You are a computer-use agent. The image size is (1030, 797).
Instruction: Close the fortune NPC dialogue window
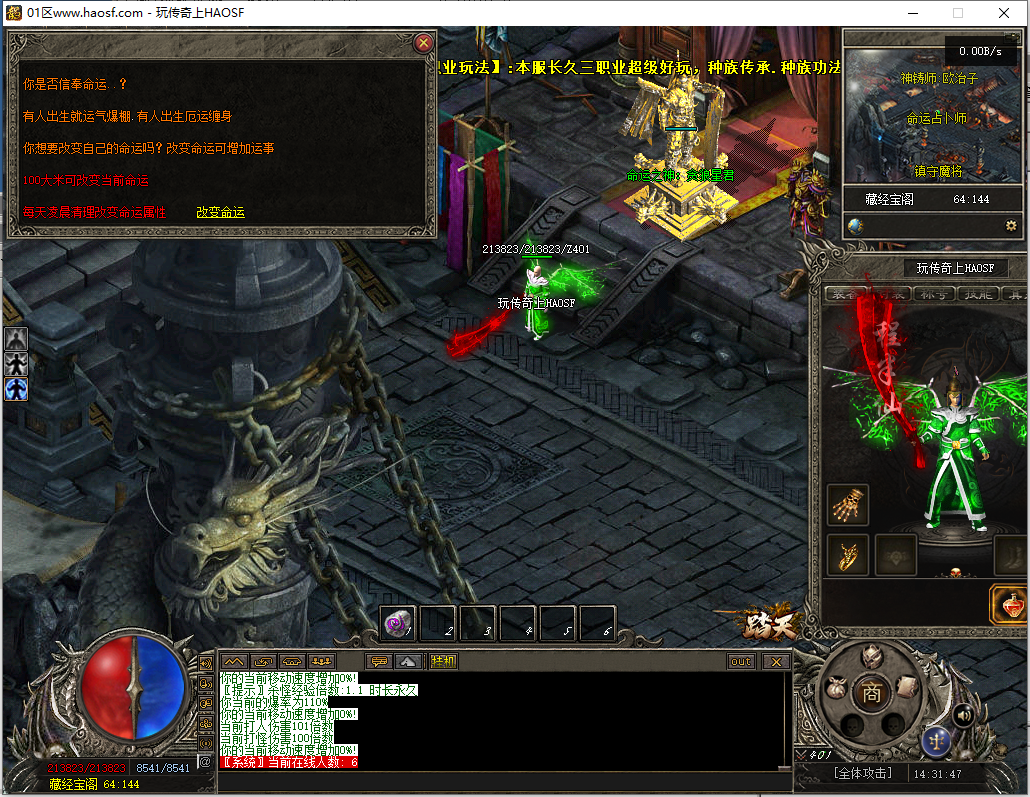coord(424,43)
